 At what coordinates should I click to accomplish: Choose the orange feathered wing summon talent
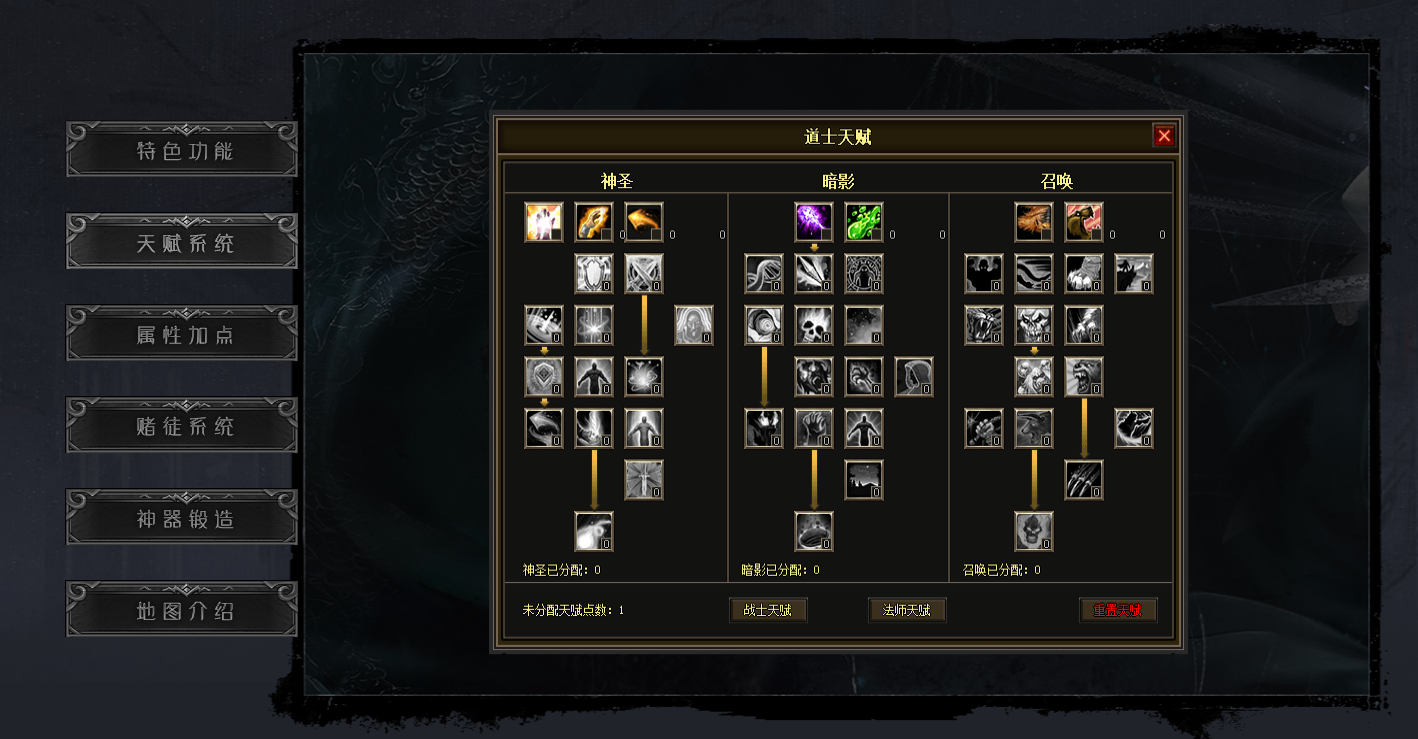(x=1034, y=222)
